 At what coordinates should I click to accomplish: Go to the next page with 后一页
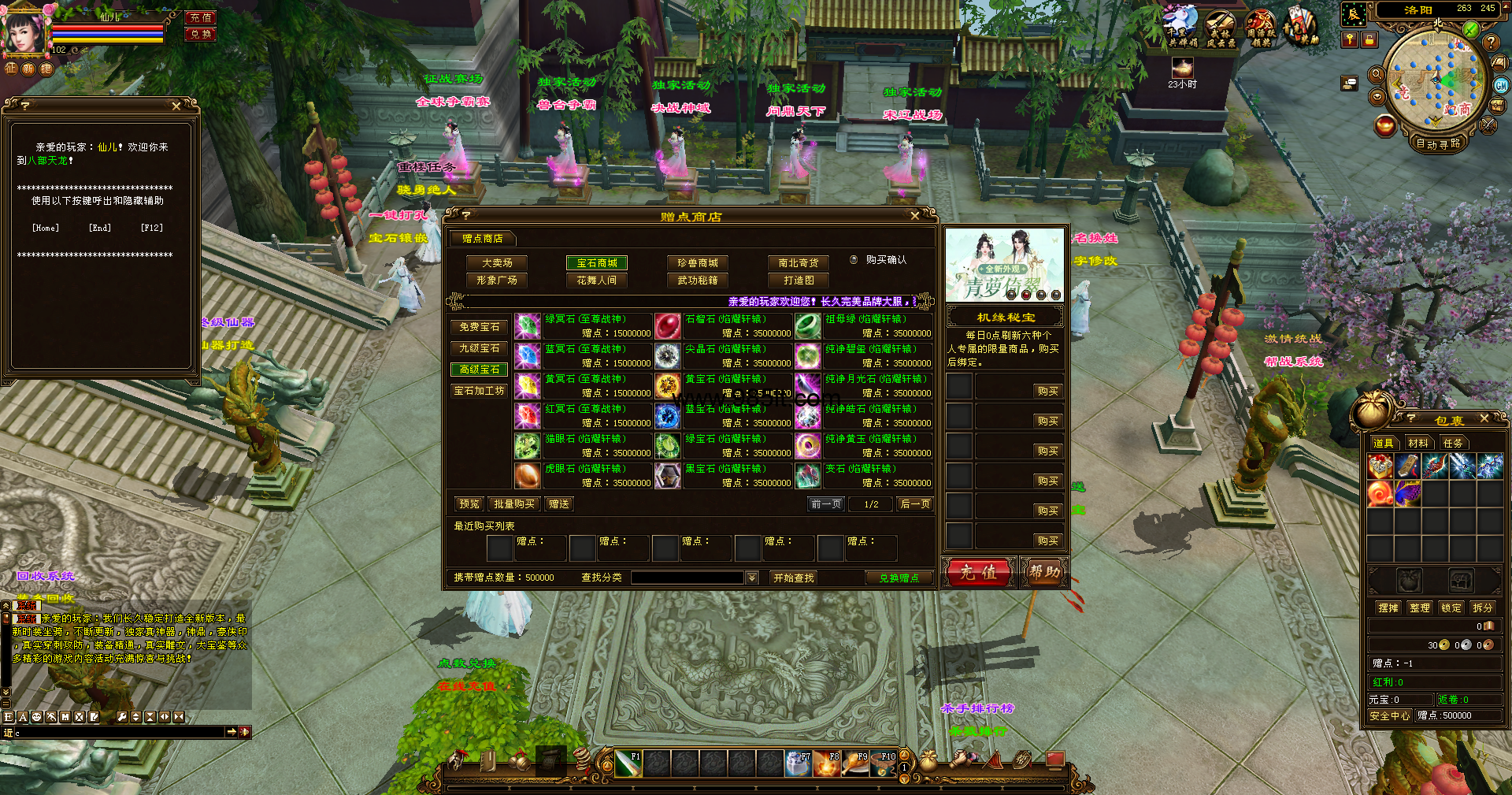tap(915, 504)
